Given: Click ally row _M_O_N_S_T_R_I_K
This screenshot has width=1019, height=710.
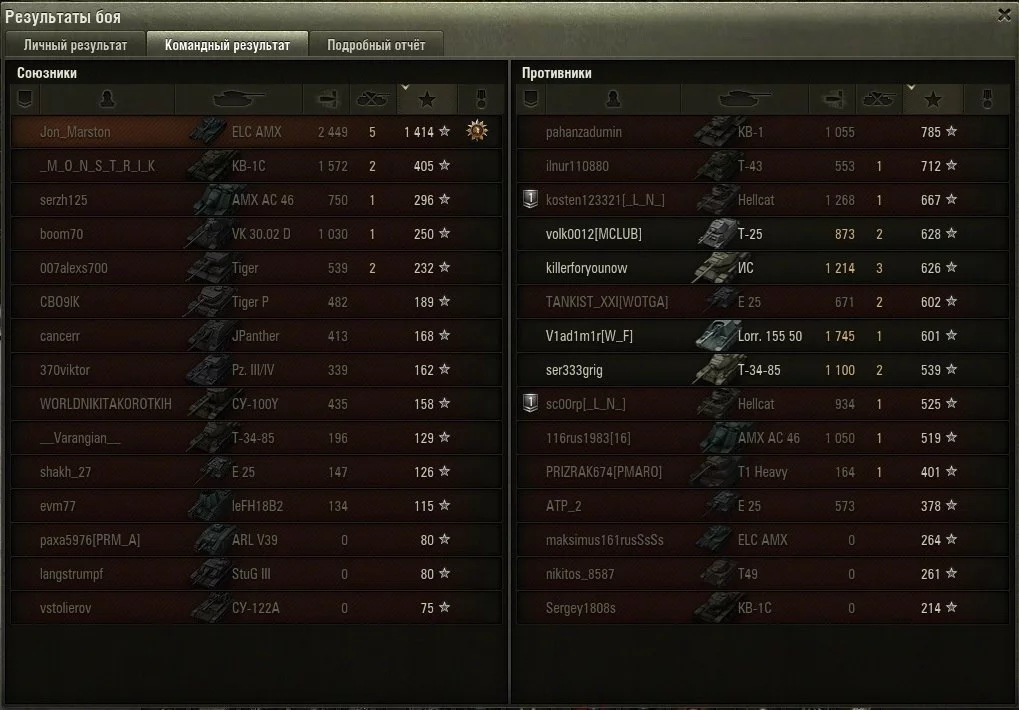Looking at the screenshot, I should click(x=97, y=166).
